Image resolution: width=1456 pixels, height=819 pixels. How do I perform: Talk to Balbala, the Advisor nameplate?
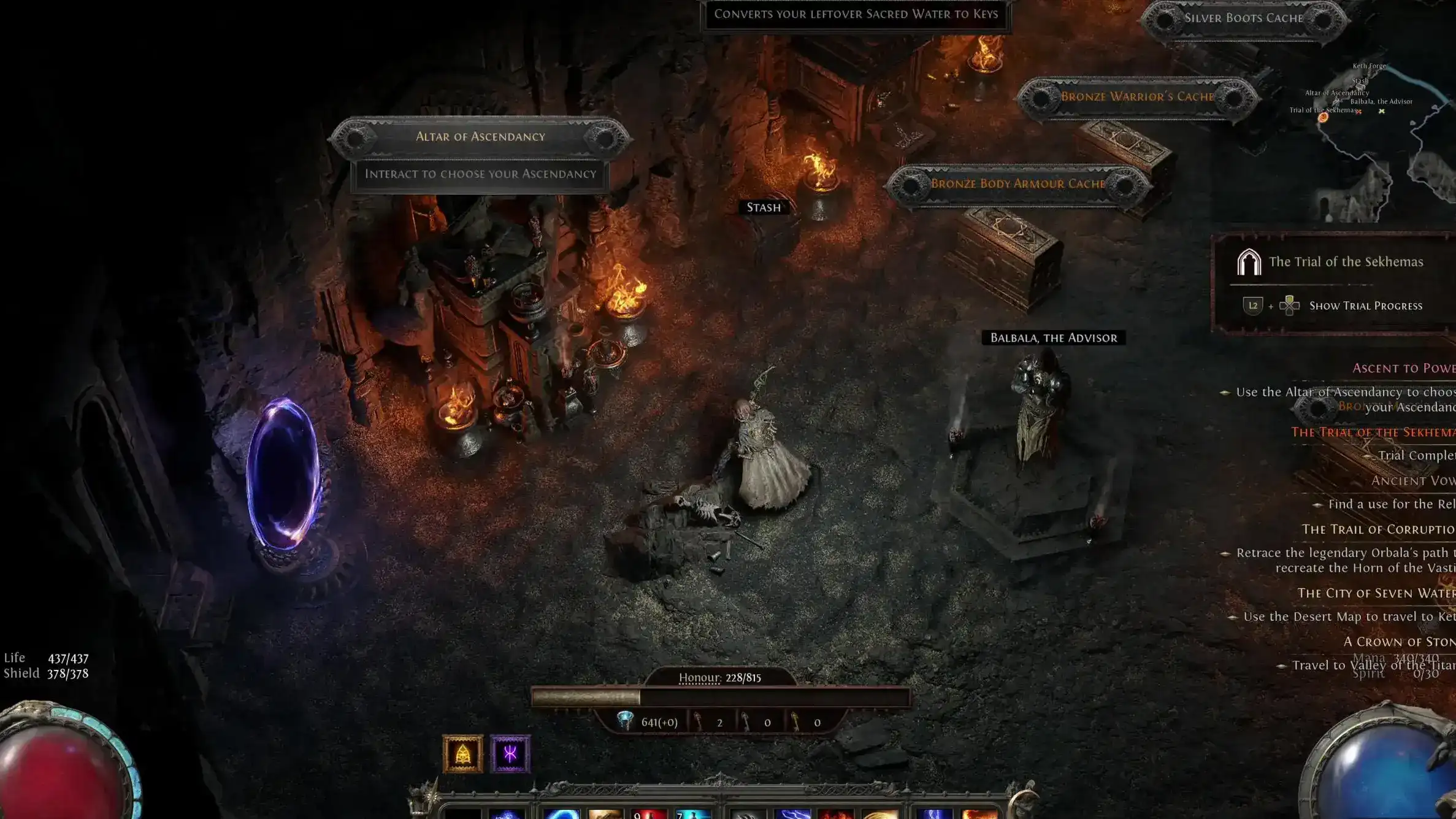point(1053,338)
